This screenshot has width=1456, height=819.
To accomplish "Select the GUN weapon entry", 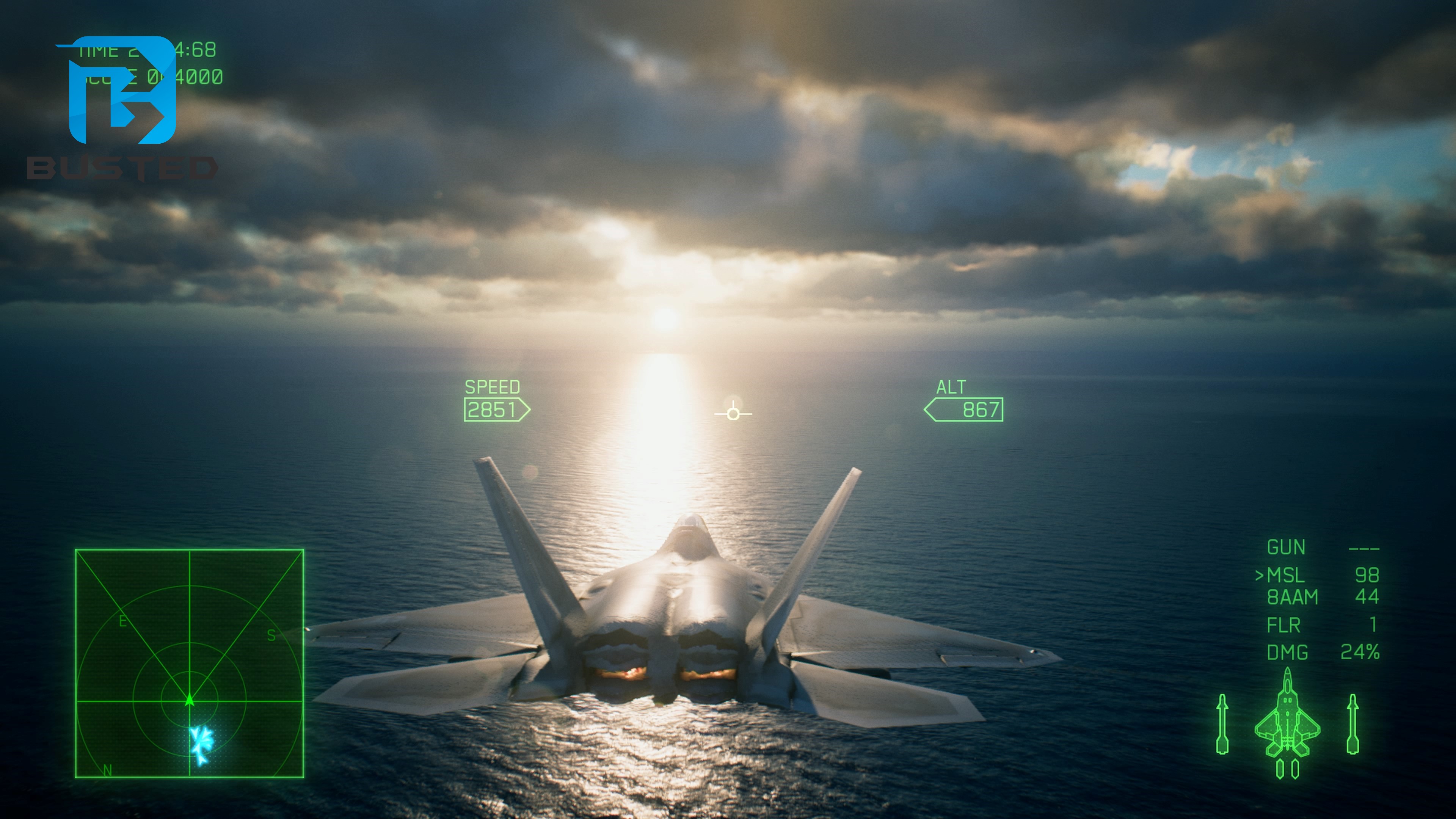I will [x=1286, y=547].
